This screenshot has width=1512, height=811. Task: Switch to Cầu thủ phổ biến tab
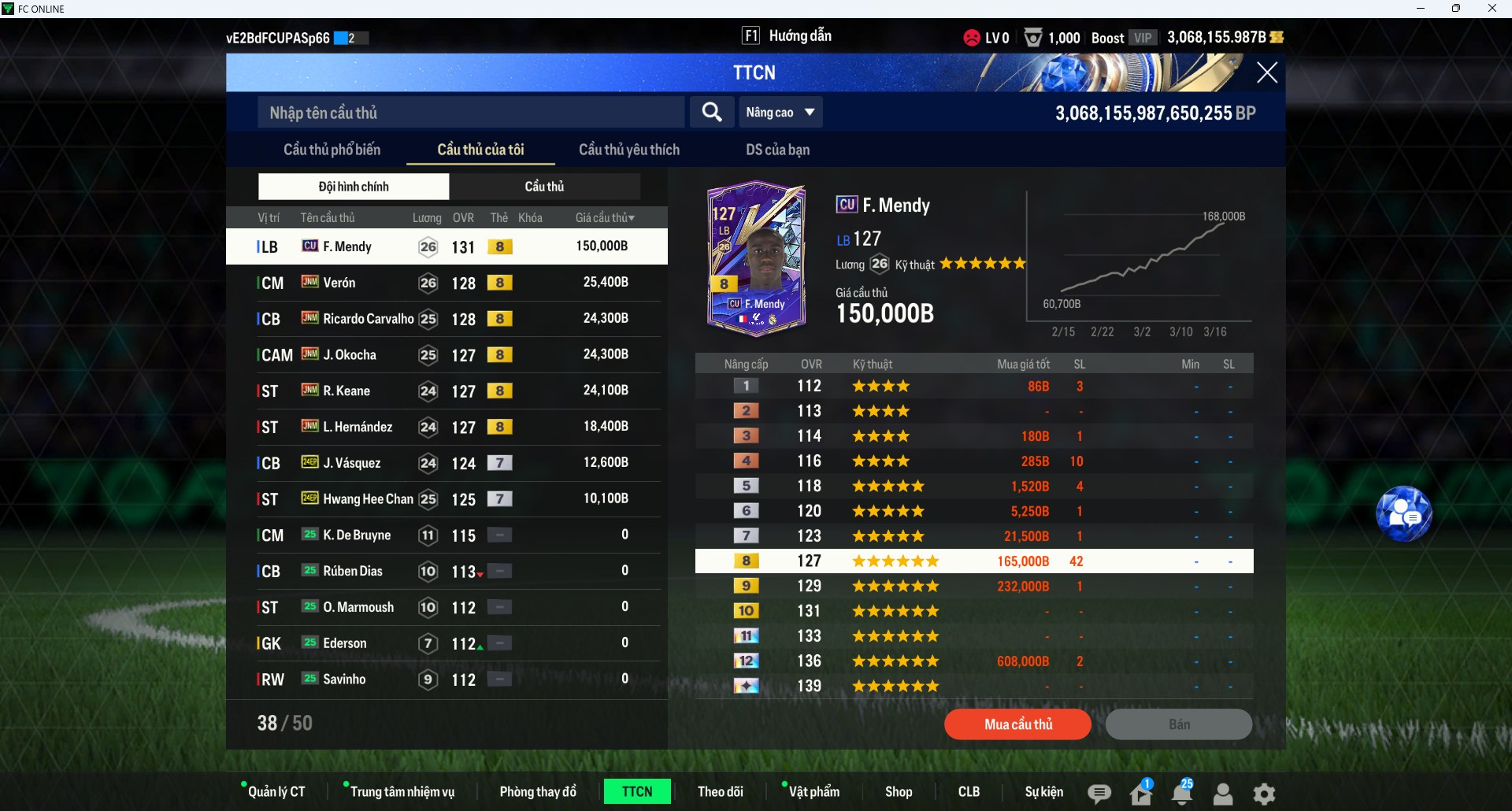[332, 150]
